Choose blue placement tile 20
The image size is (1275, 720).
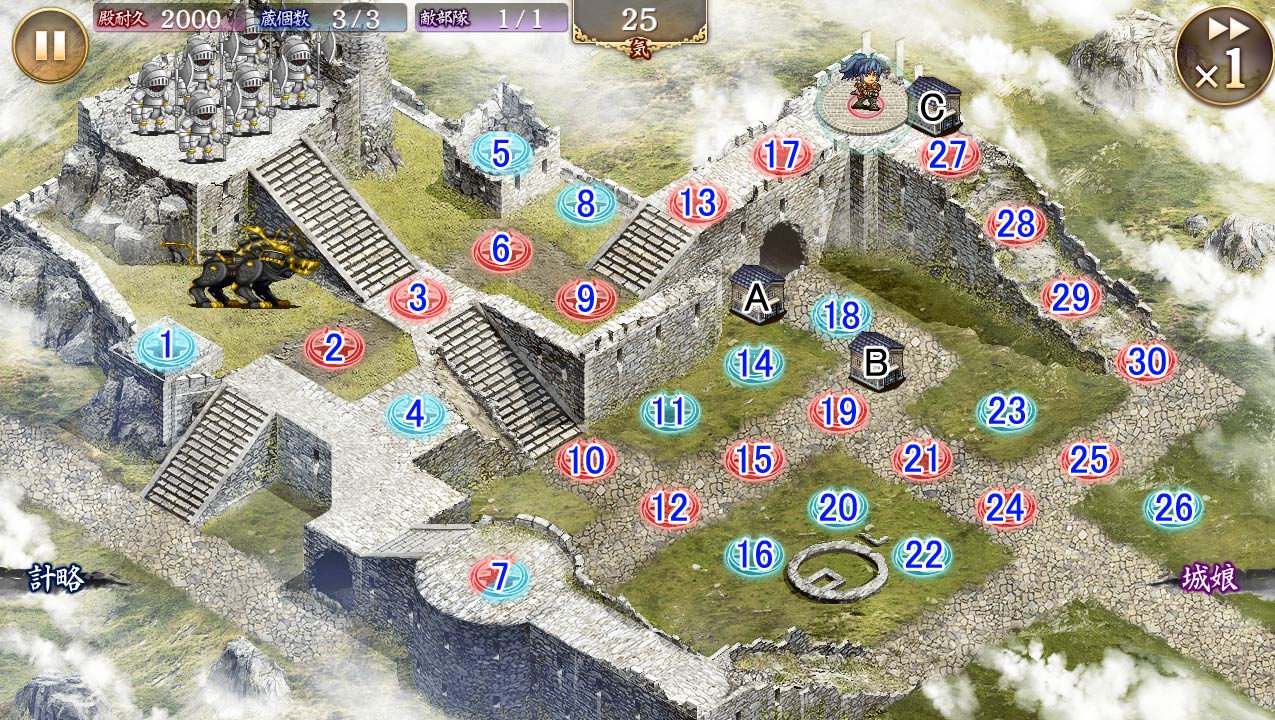coord(838,509)
